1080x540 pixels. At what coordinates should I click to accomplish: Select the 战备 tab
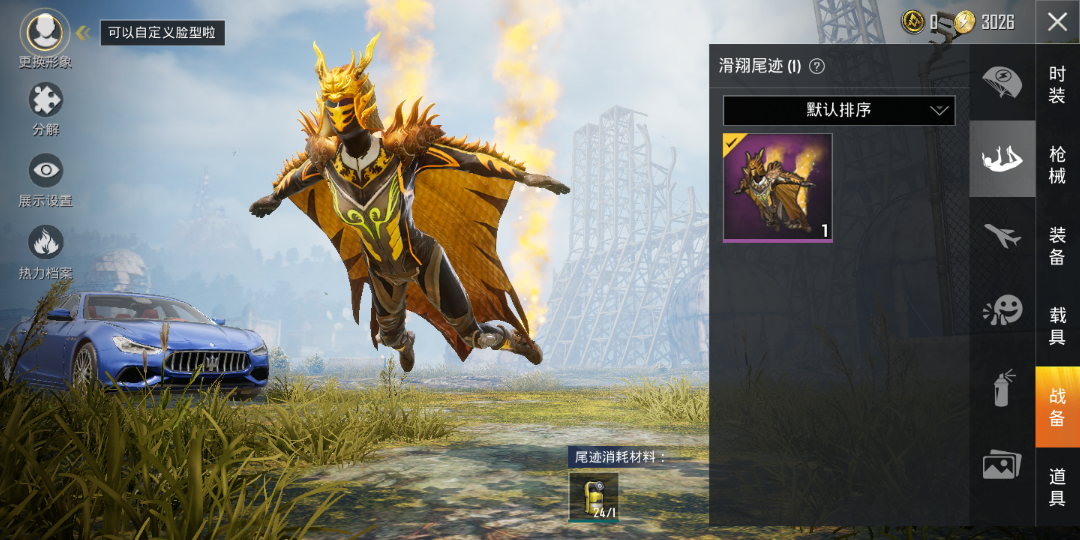1057,407
